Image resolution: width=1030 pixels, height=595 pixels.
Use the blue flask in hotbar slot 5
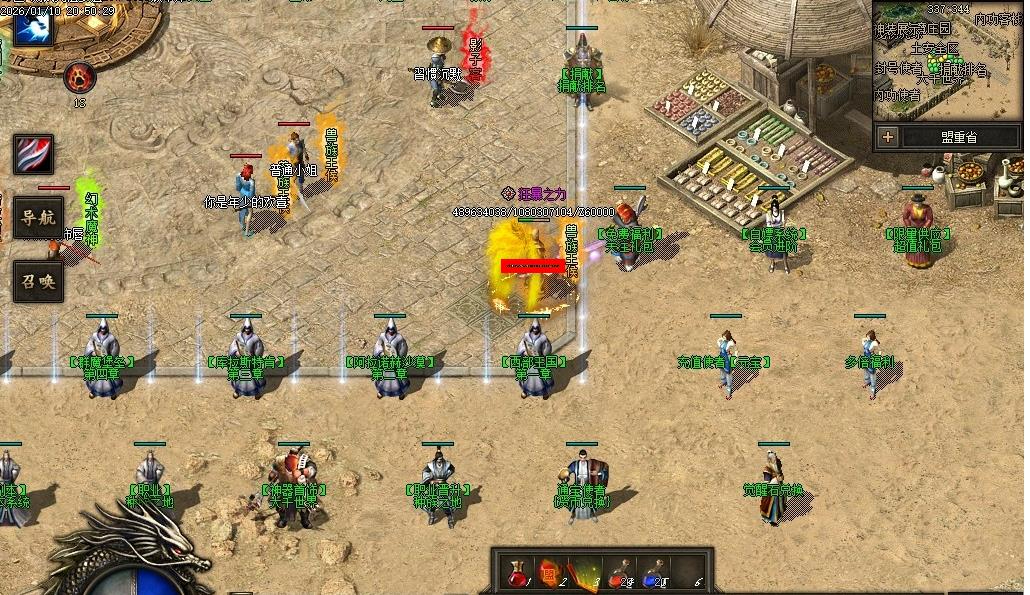(652, 573)
